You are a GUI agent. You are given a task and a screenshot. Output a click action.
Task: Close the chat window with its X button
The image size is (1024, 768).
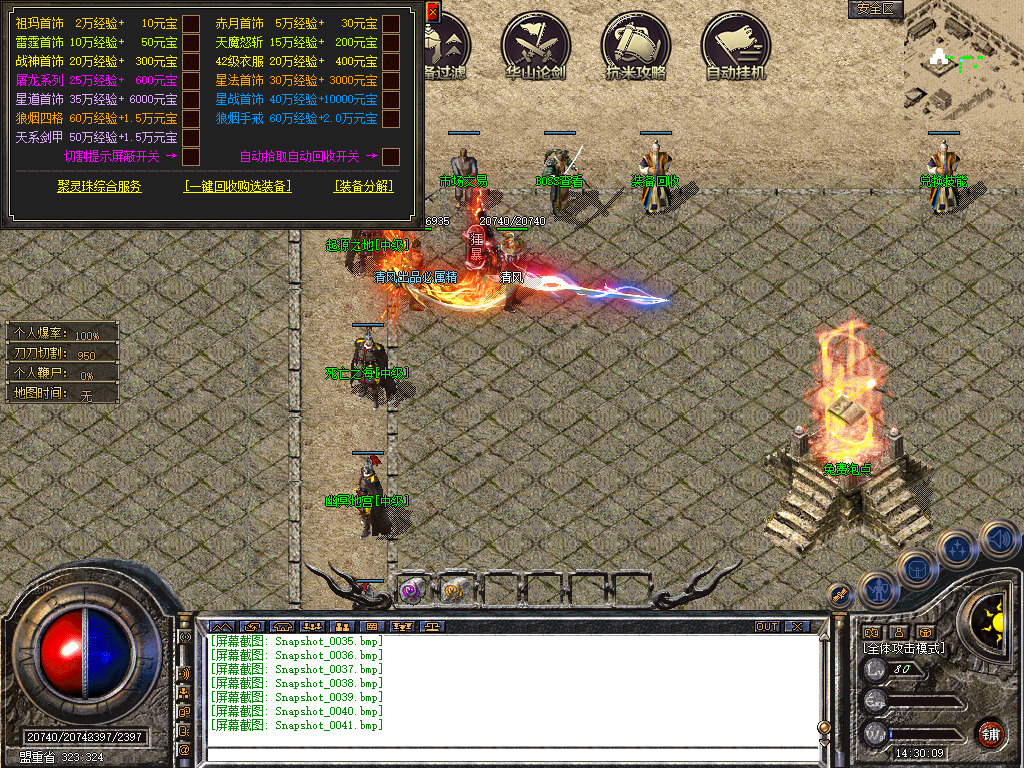[x=796, y=627]
